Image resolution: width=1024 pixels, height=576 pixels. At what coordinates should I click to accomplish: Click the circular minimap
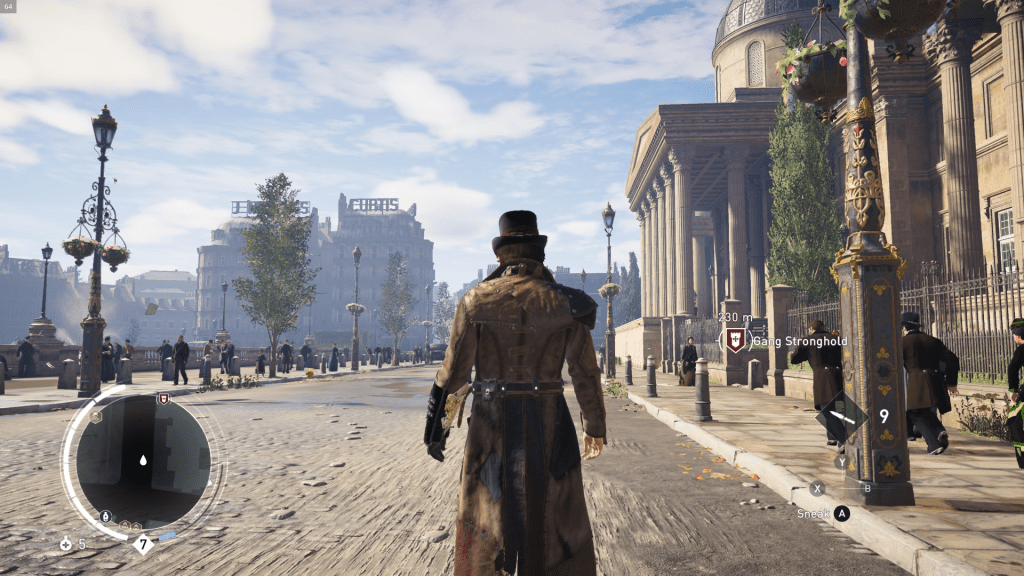143,459
